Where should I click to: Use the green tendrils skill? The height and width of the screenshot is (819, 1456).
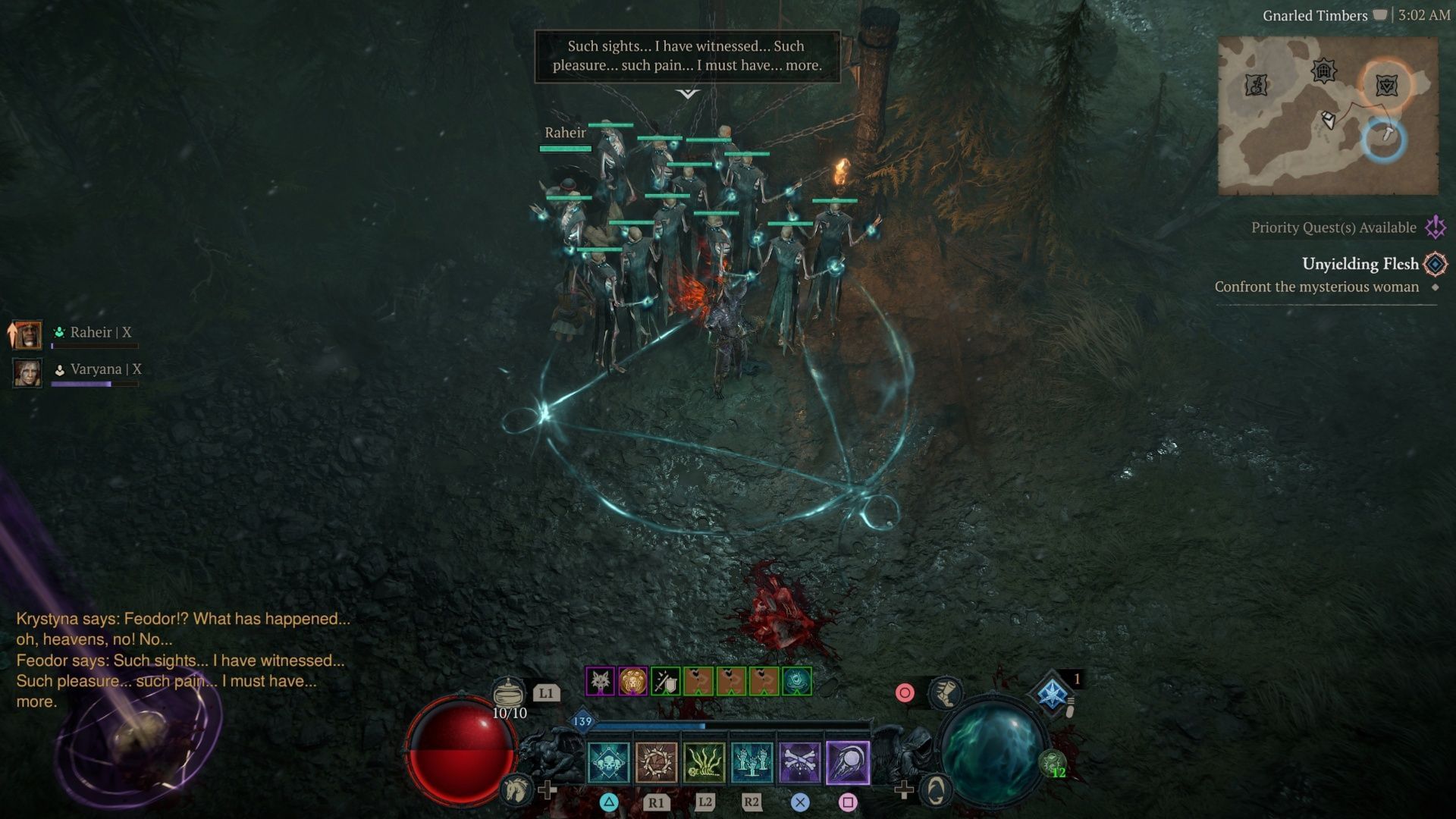(x=704, y=762)
